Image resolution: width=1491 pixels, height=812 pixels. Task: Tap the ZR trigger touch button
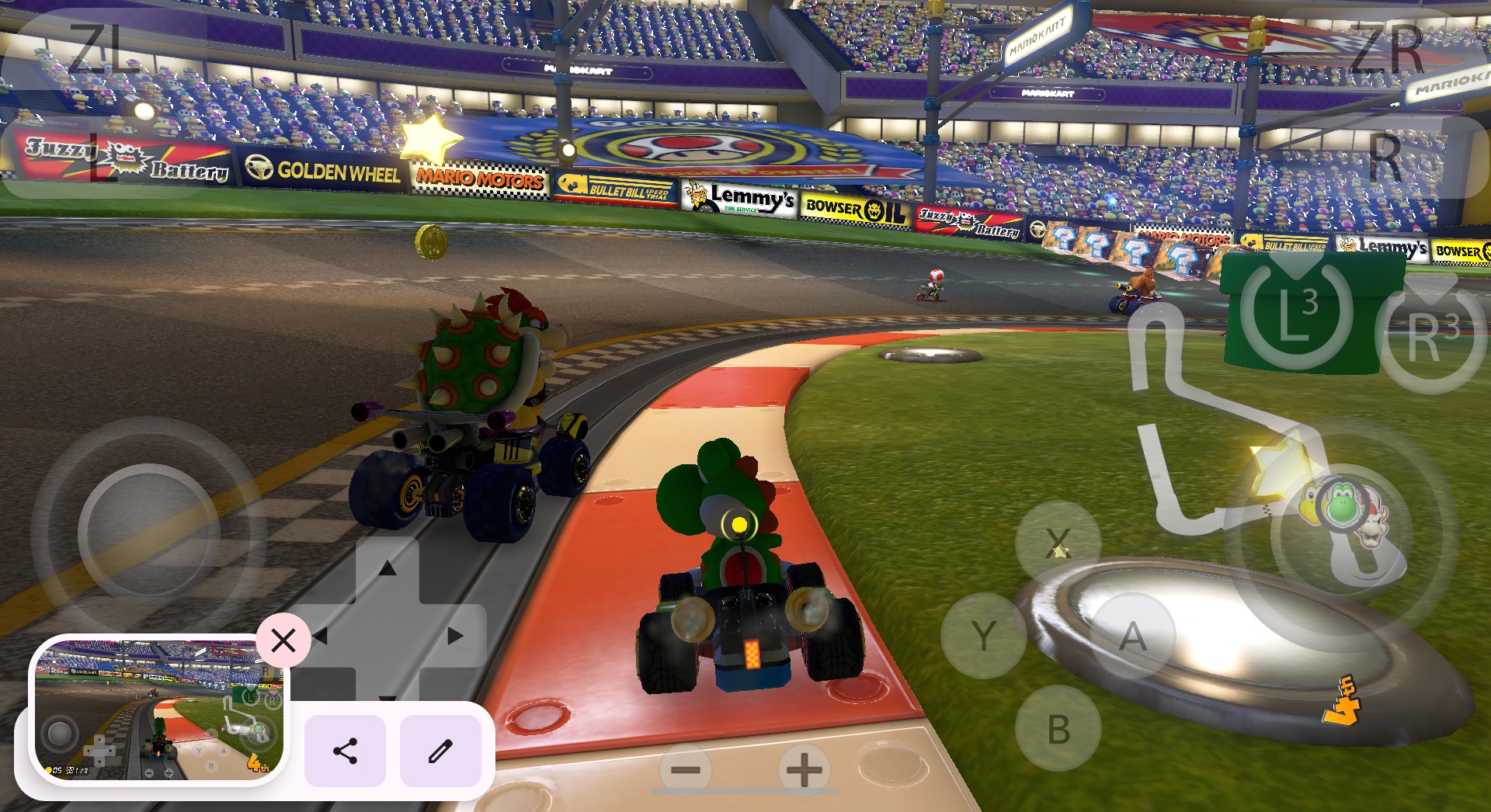coord(1387,48)
